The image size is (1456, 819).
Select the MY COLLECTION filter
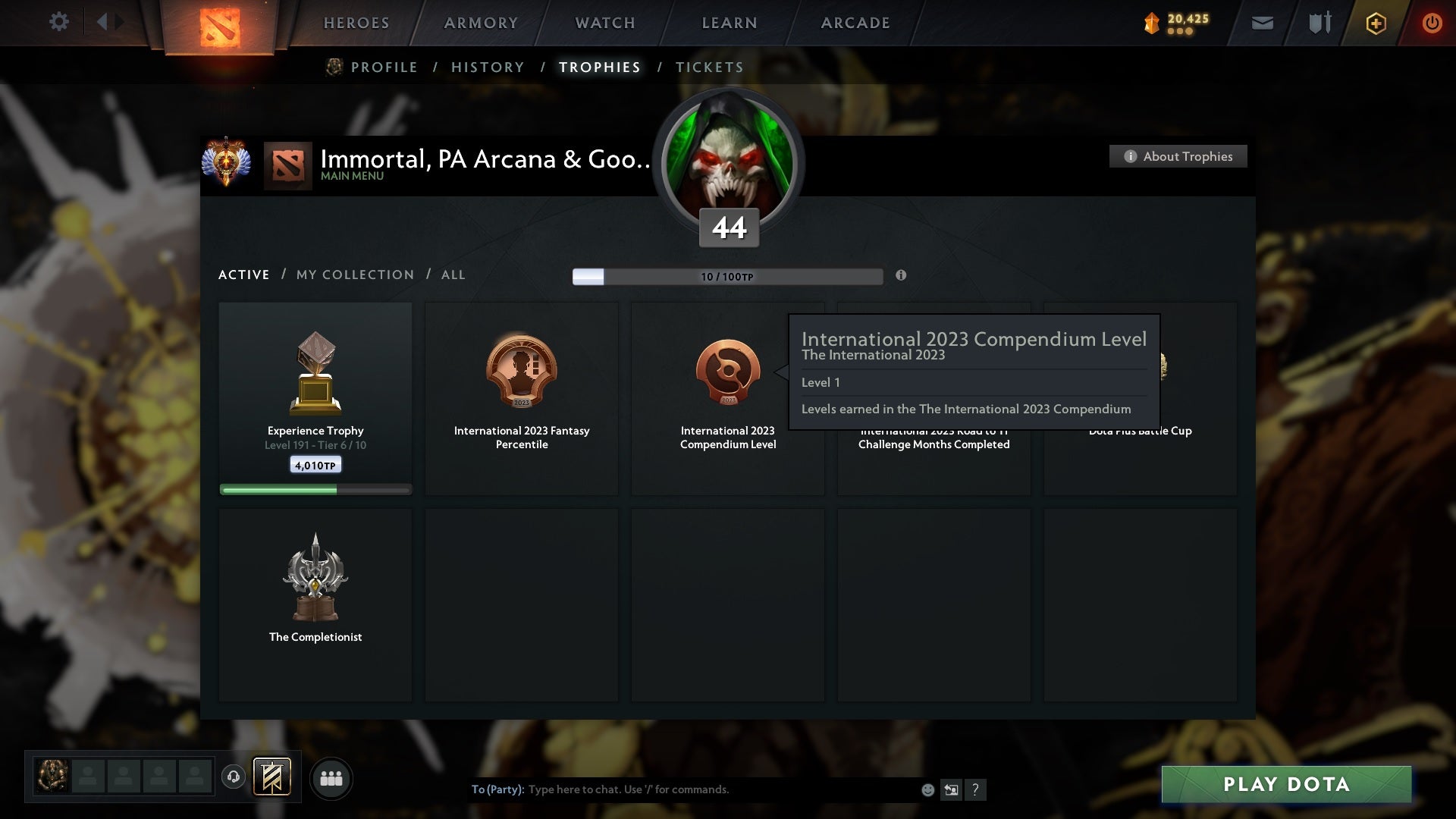[354, 275]
